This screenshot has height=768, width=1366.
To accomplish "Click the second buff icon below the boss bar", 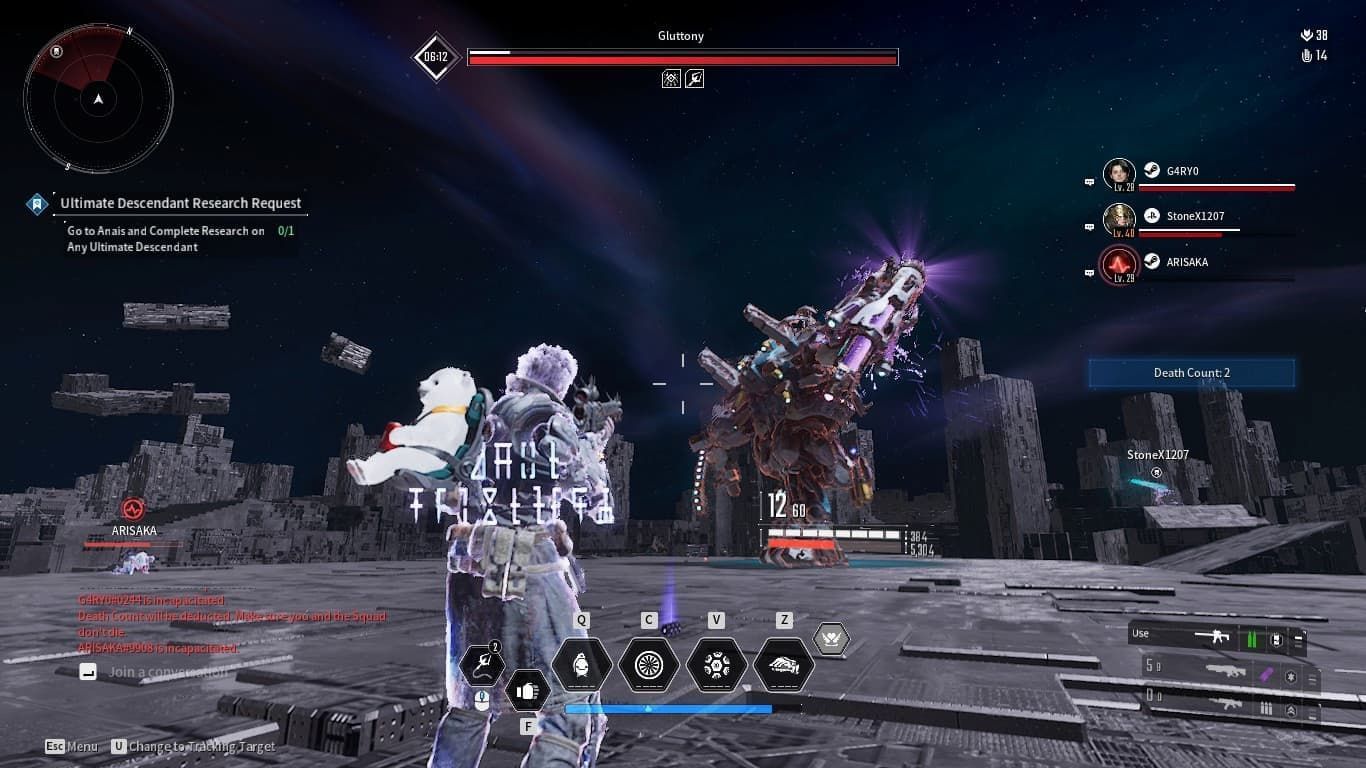I will [x=694, y=78].
